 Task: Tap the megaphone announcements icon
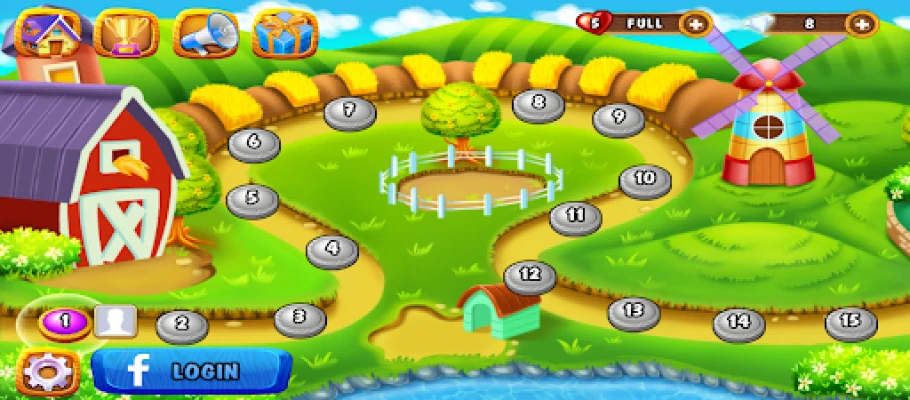205,33
